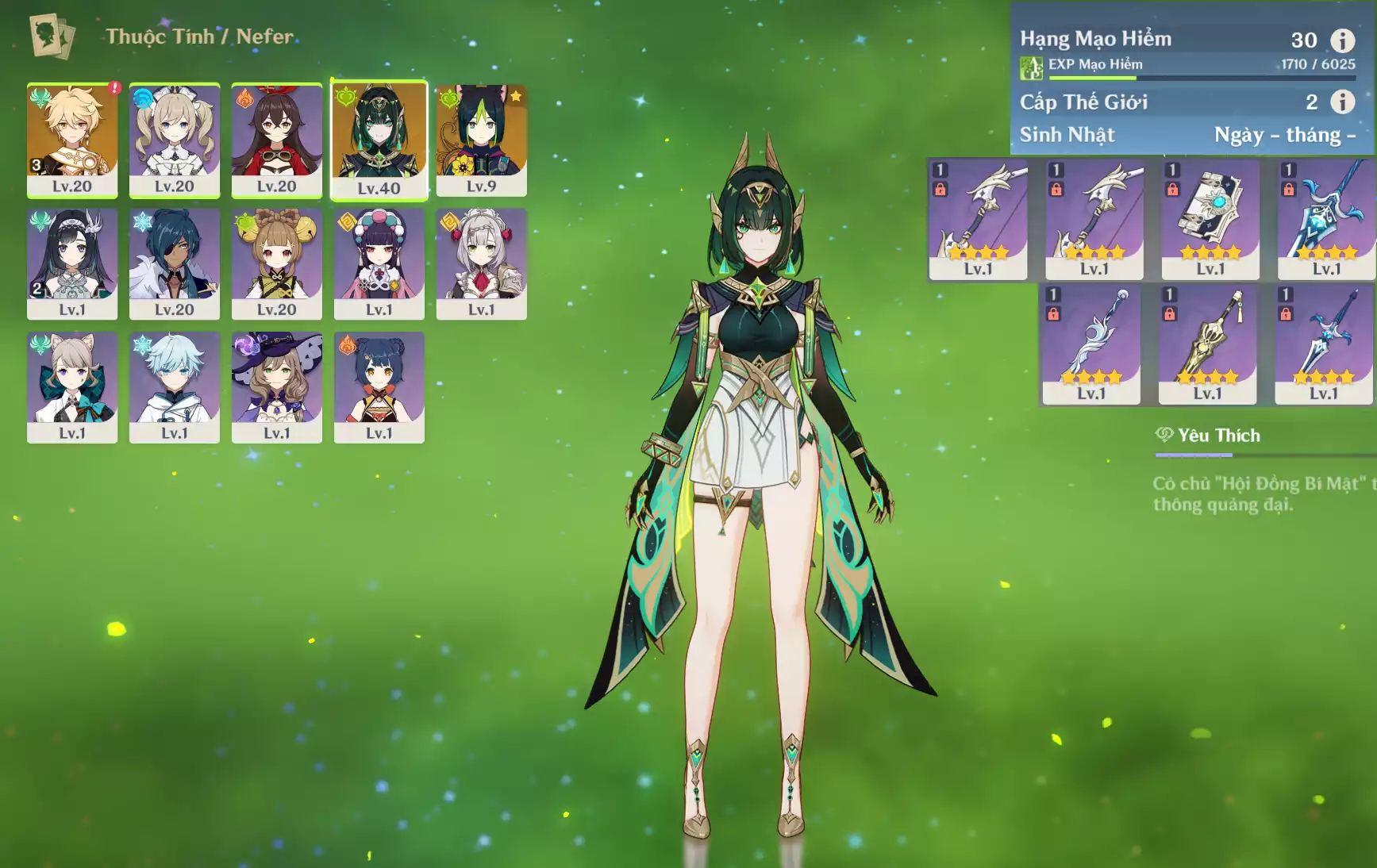Select Tighnari's Lv.9 portrait

[481, 140]
